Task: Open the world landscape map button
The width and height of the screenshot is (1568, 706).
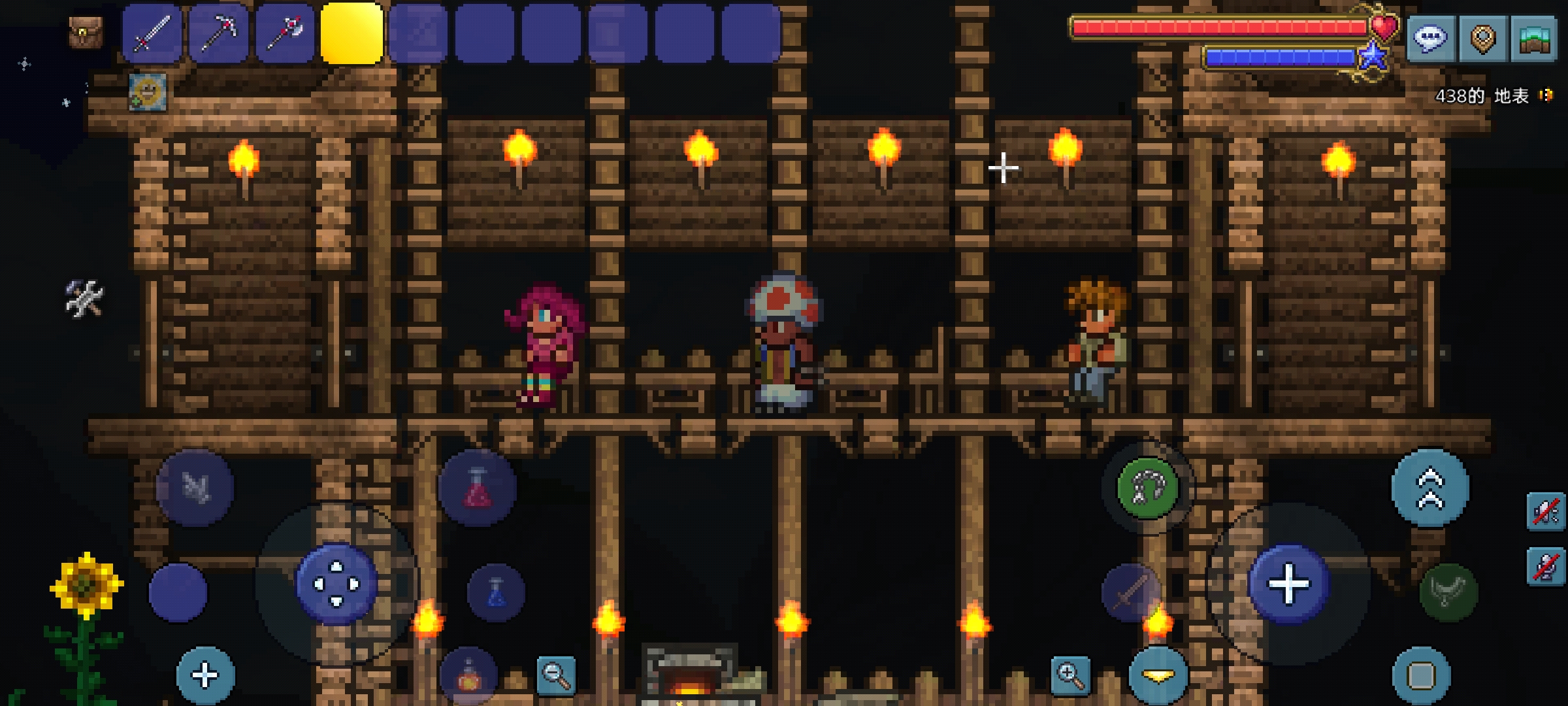Action: (1535, 39)
